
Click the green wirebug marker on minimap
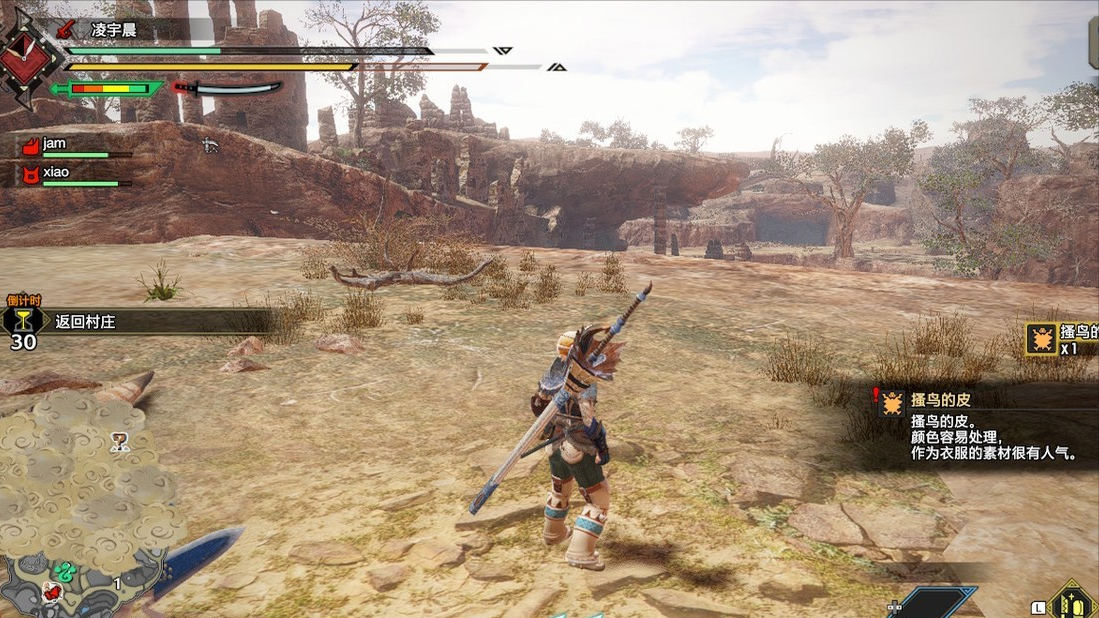tap(67, 572)
